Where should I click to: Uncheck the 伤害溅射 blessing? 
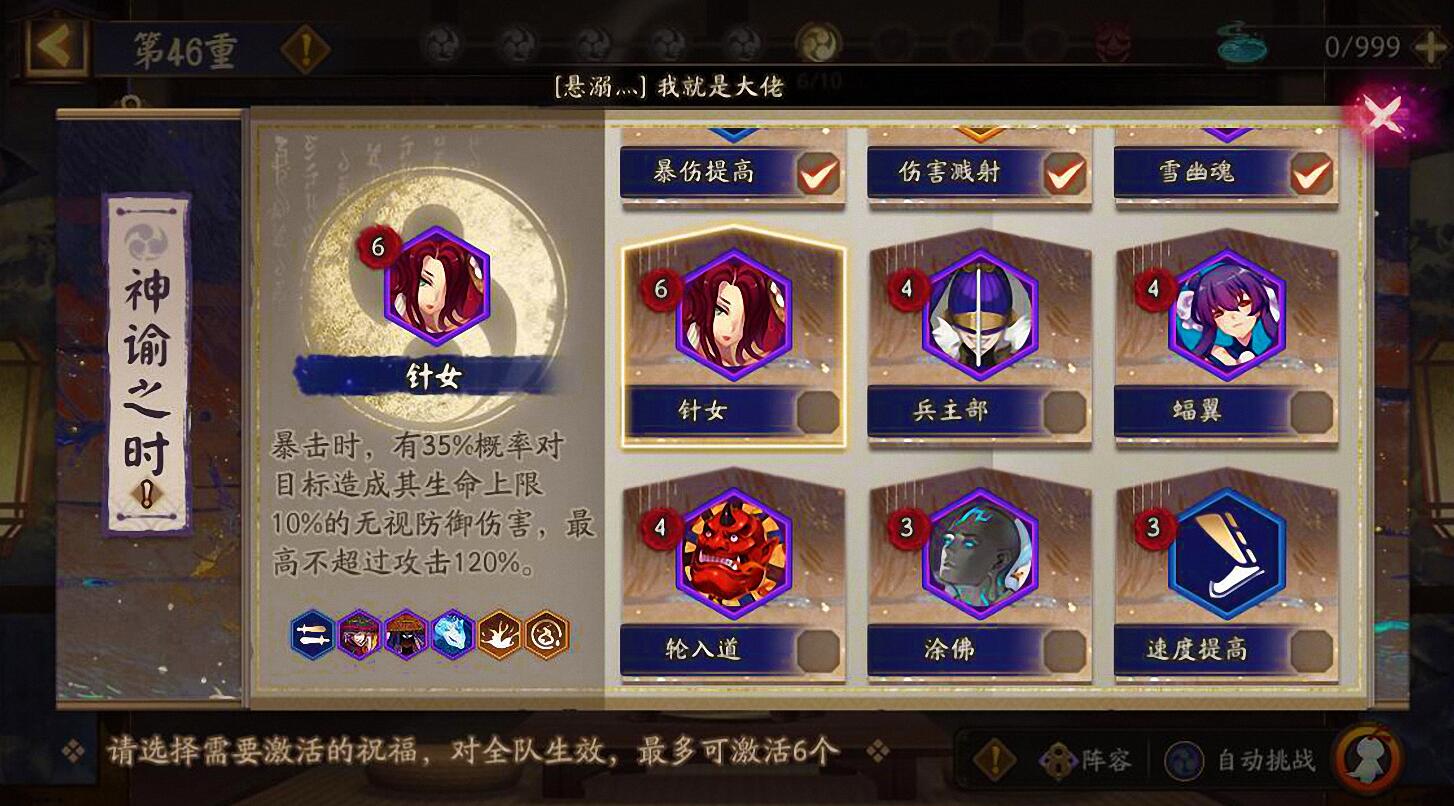(1064, 172)
